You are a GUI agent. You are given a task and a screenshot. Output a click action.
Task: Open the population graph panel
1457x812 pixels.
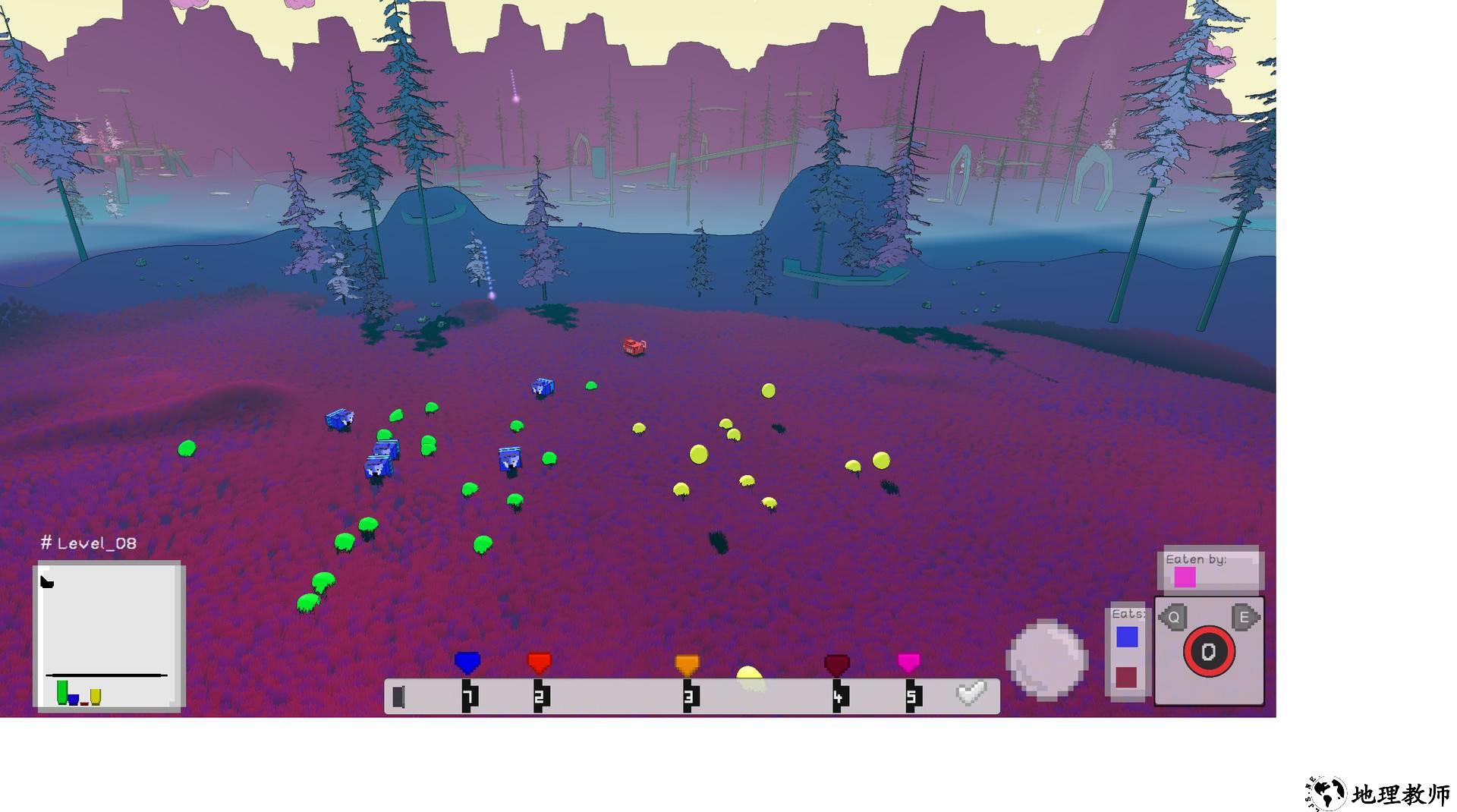pos(109,636)
